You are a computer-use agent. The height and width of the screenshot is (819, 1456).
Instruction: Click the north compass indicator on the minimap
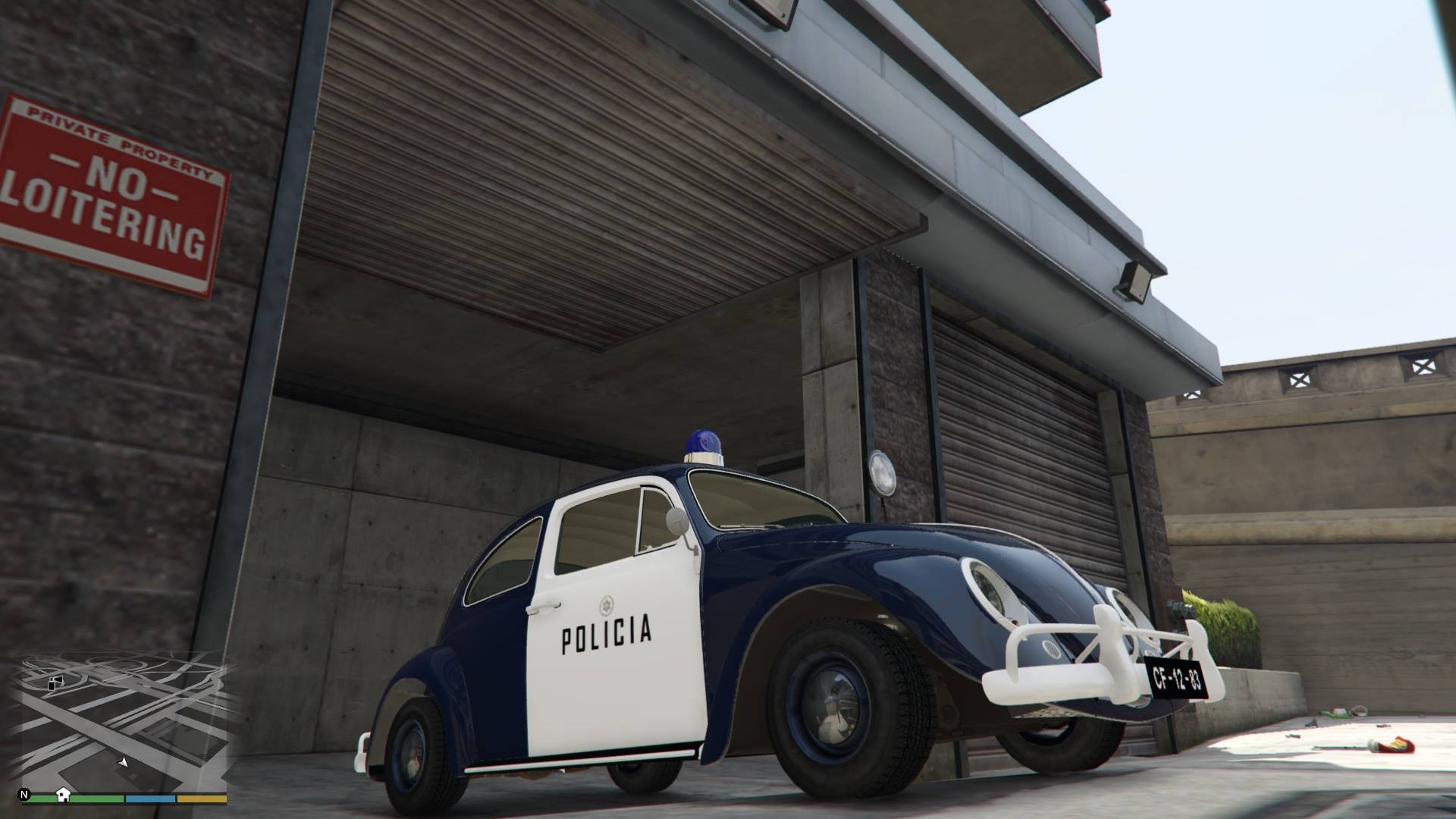pos(24,795)
